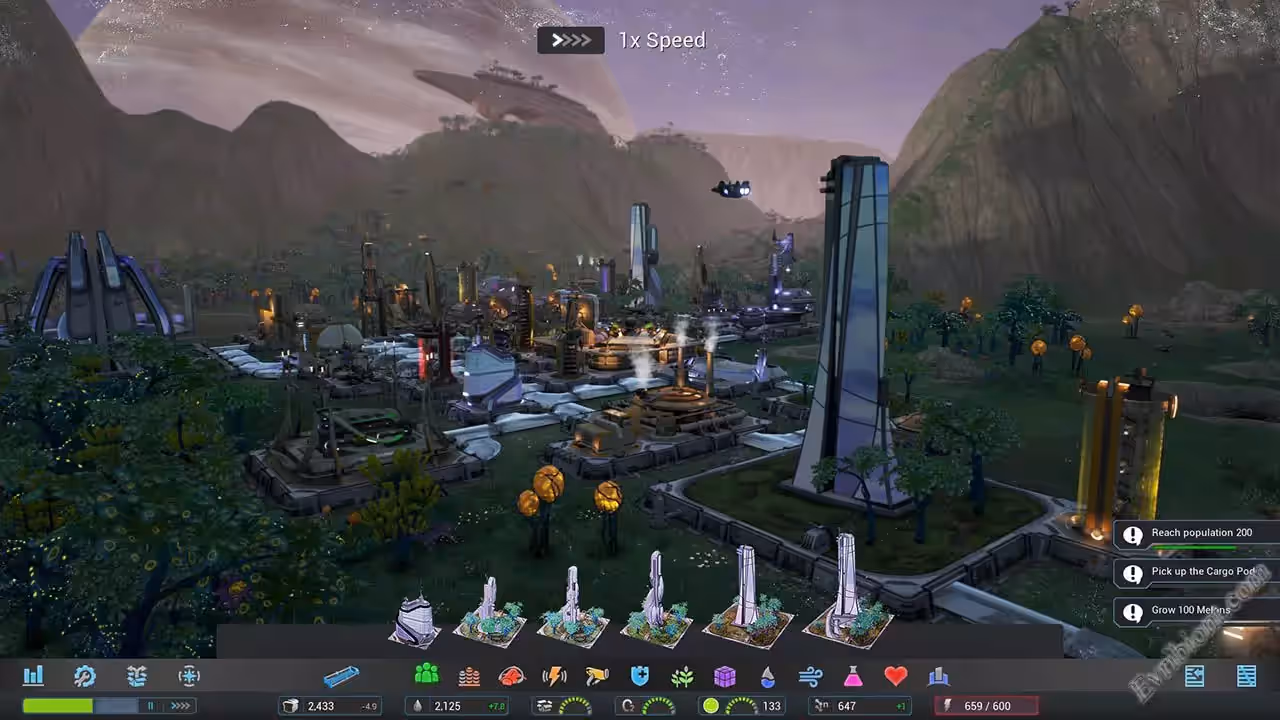Open the Pick up the Cargo Pod objective
1280x720 pixels.
[1196, 573]
